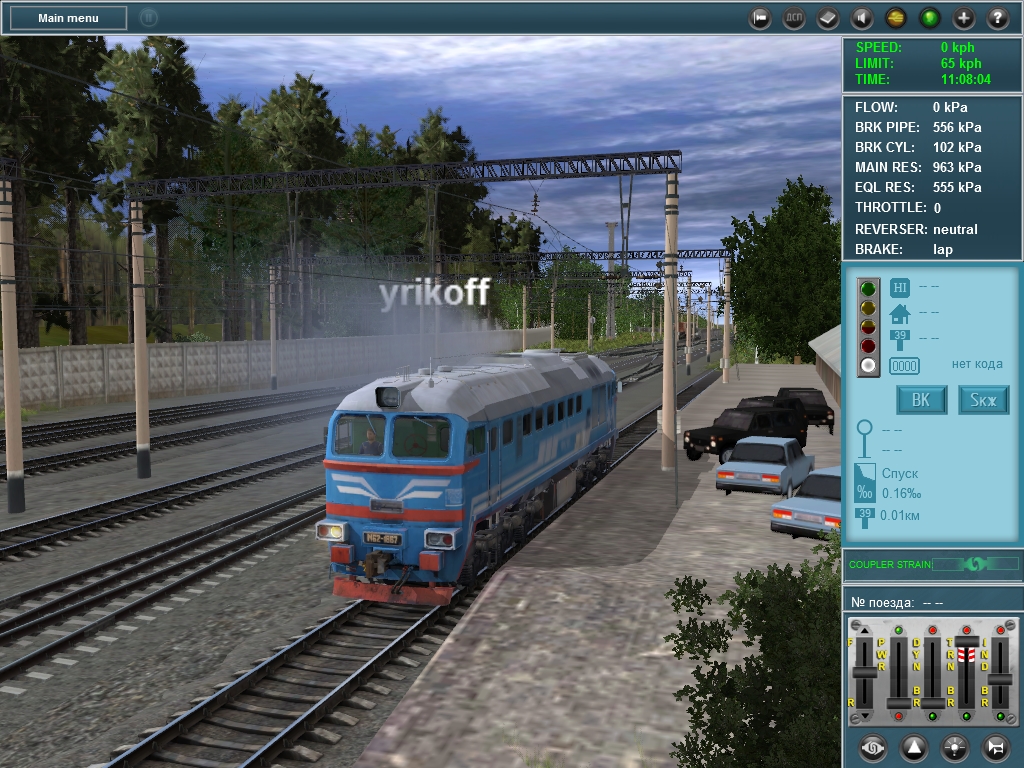
Task: Open the ДСП dispatcher button
Action: point(794,18)
